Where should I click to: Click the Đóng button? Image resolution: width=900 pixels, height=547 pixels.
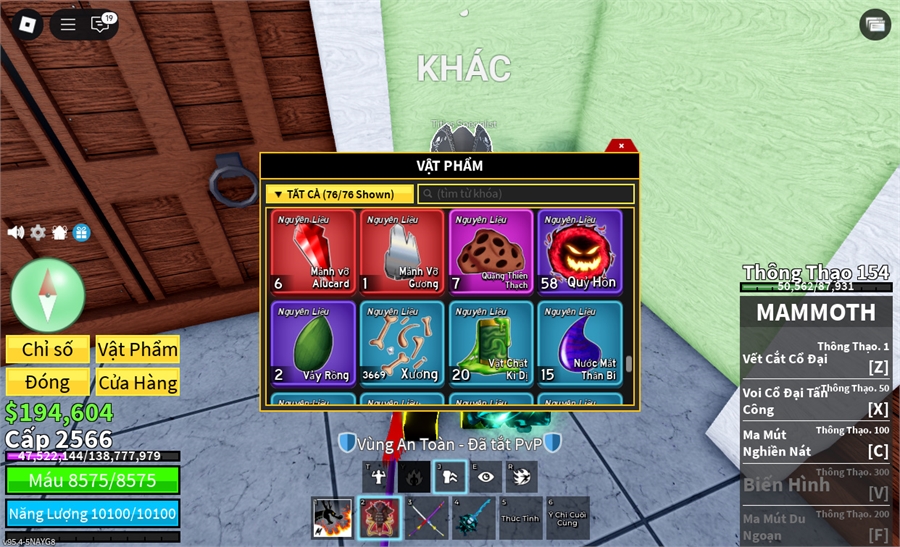point(48,382)
